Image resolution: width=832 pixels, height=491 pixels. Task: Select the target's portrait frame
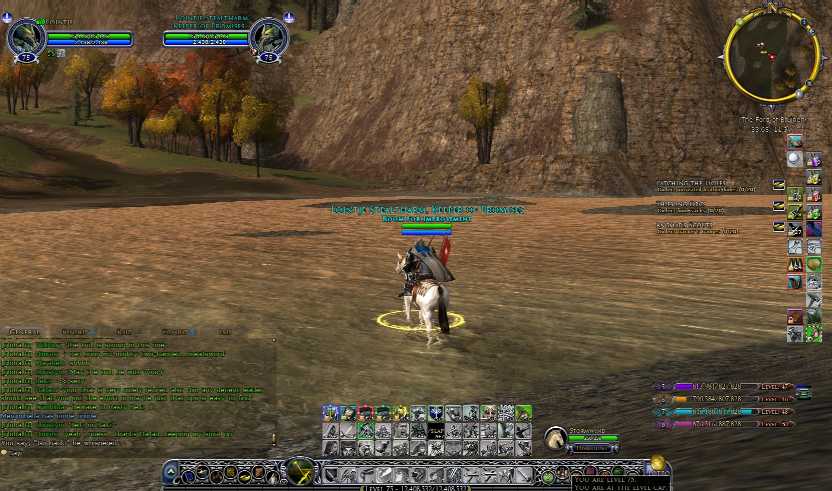pos(268,39)
